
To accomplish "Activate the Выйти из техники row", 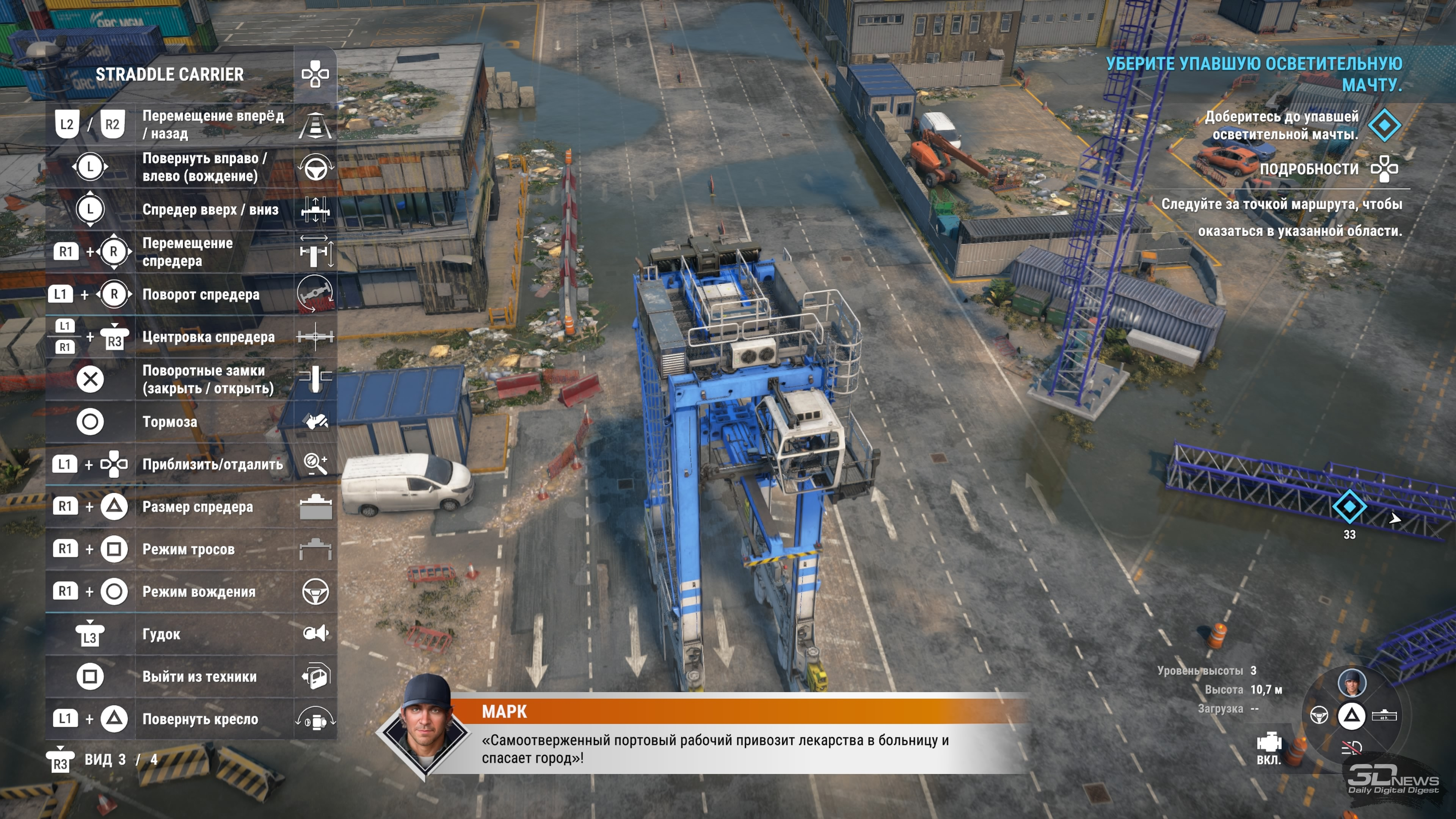I will 191,676.
